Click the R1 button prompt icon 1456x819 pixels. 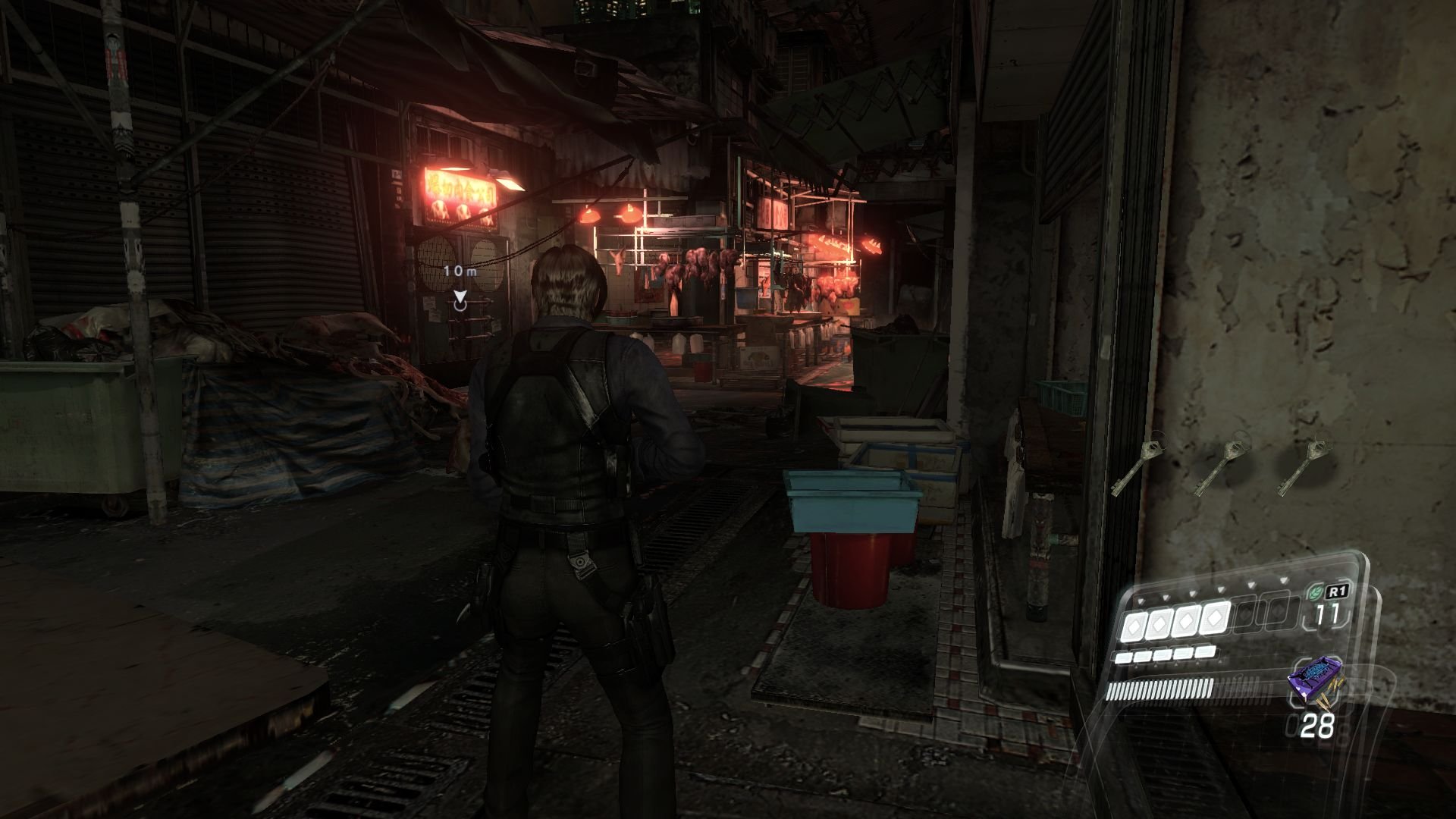click(x=1338, y=591)
